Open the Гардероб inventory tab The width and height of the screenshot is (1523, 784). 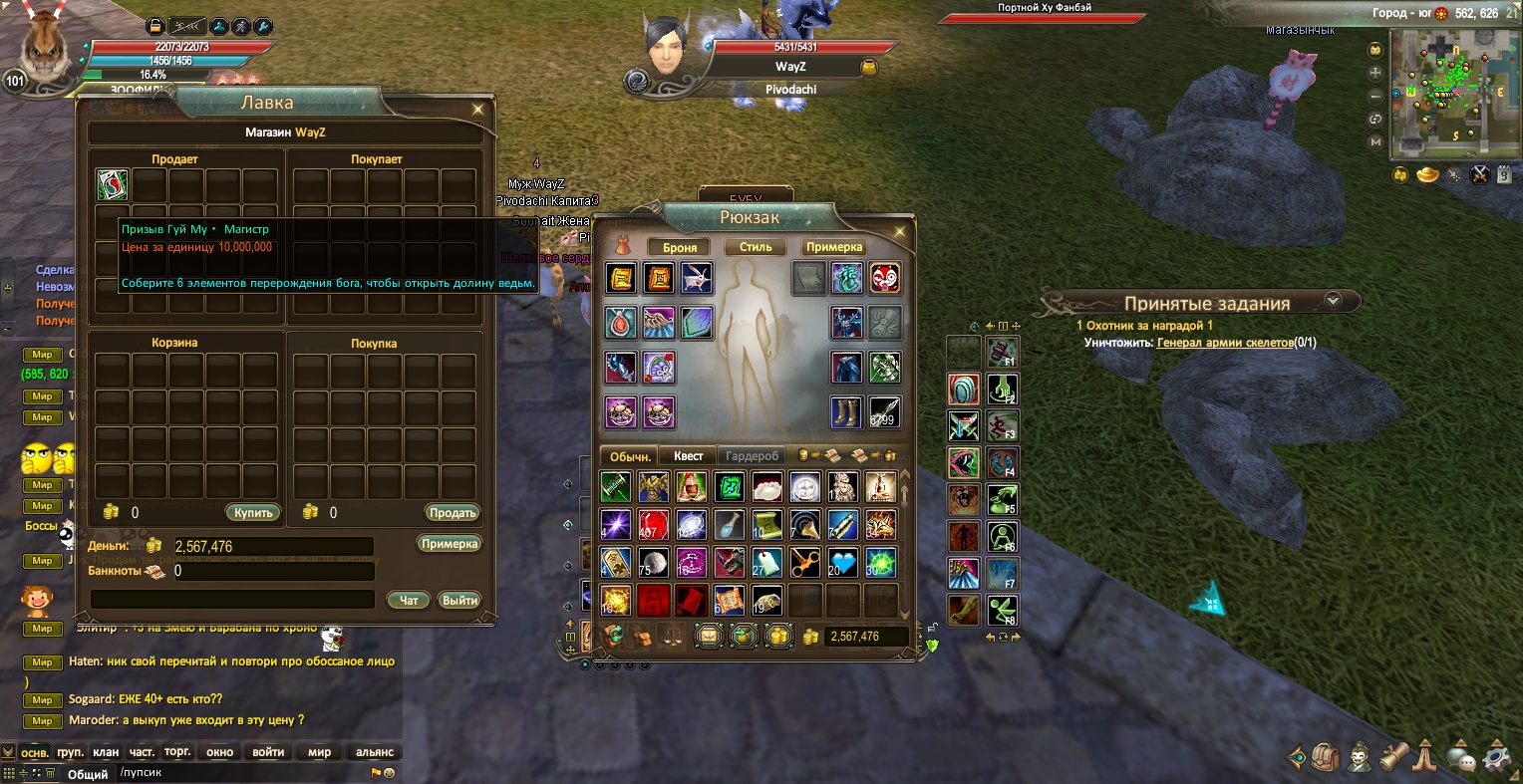752,456
